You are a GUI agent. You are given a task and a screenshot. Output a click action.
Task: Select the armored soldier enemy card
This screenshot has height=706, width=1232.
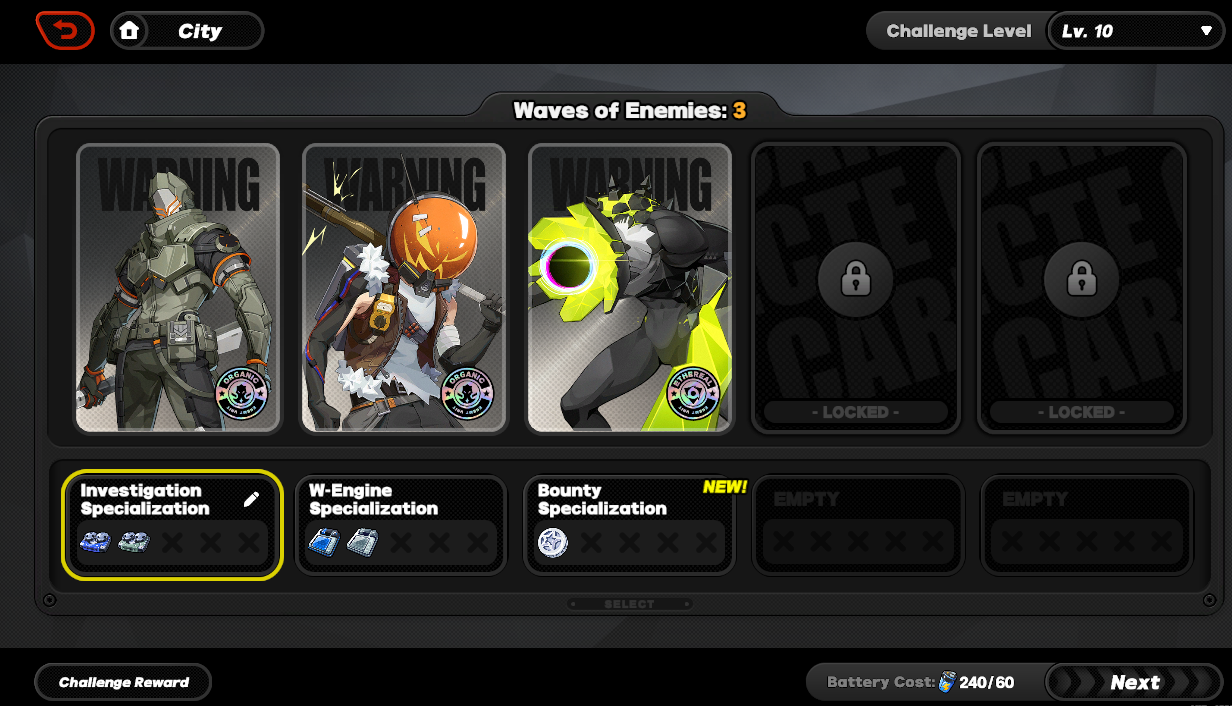[x=178, y=288]
